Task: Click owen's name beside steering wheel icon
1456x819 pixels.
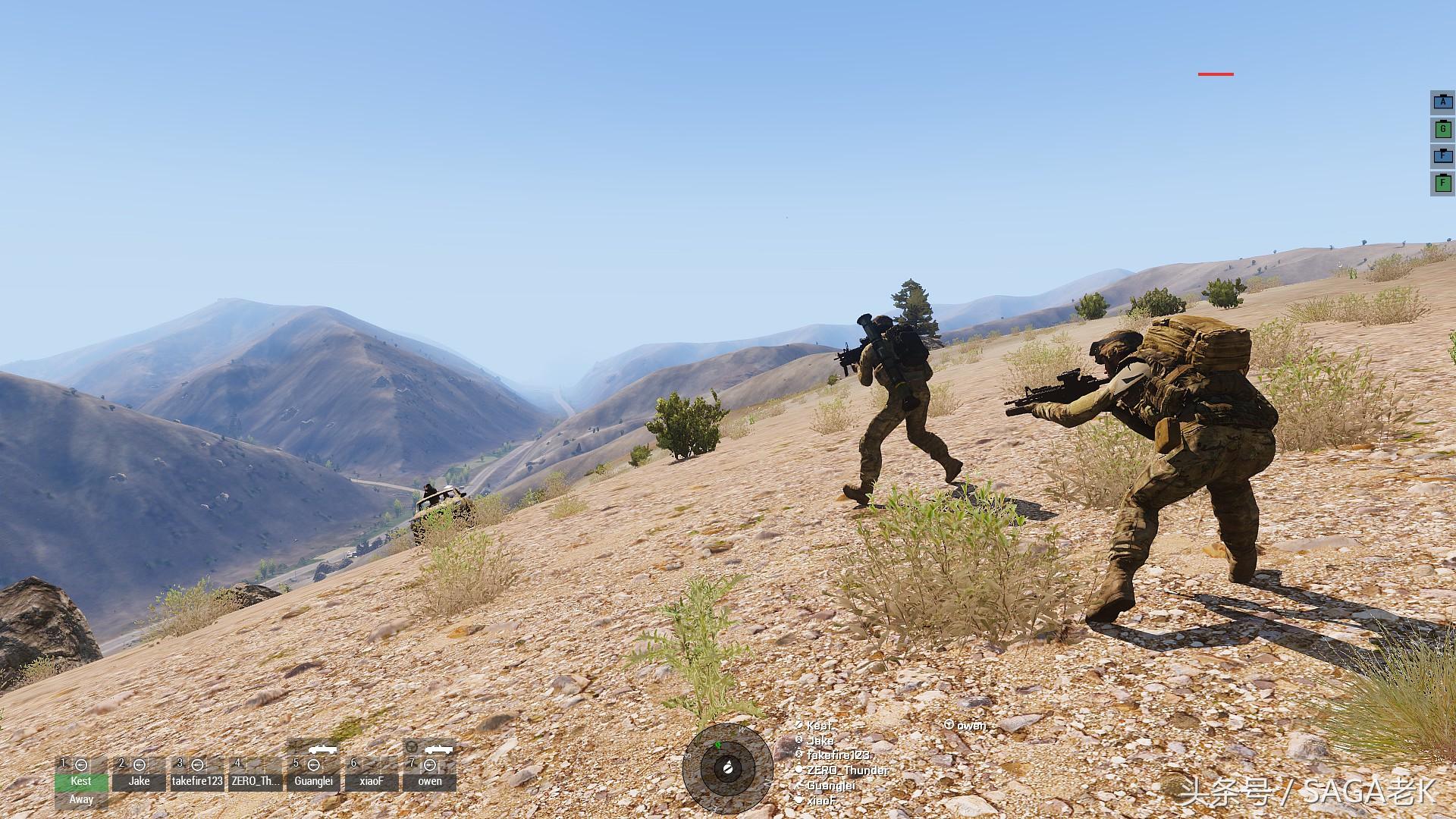Action: tap(971, 726)
